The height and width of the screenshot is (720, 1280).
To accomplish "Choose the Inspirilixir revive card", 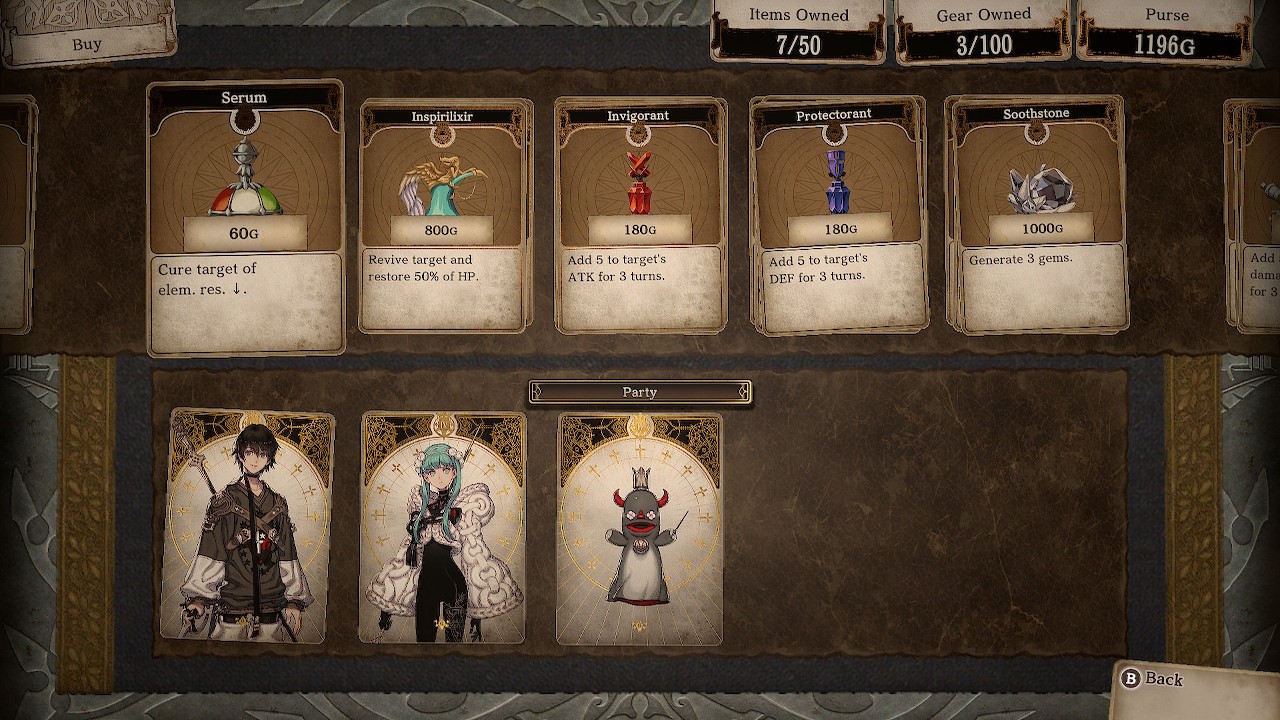I will [443, 216].
